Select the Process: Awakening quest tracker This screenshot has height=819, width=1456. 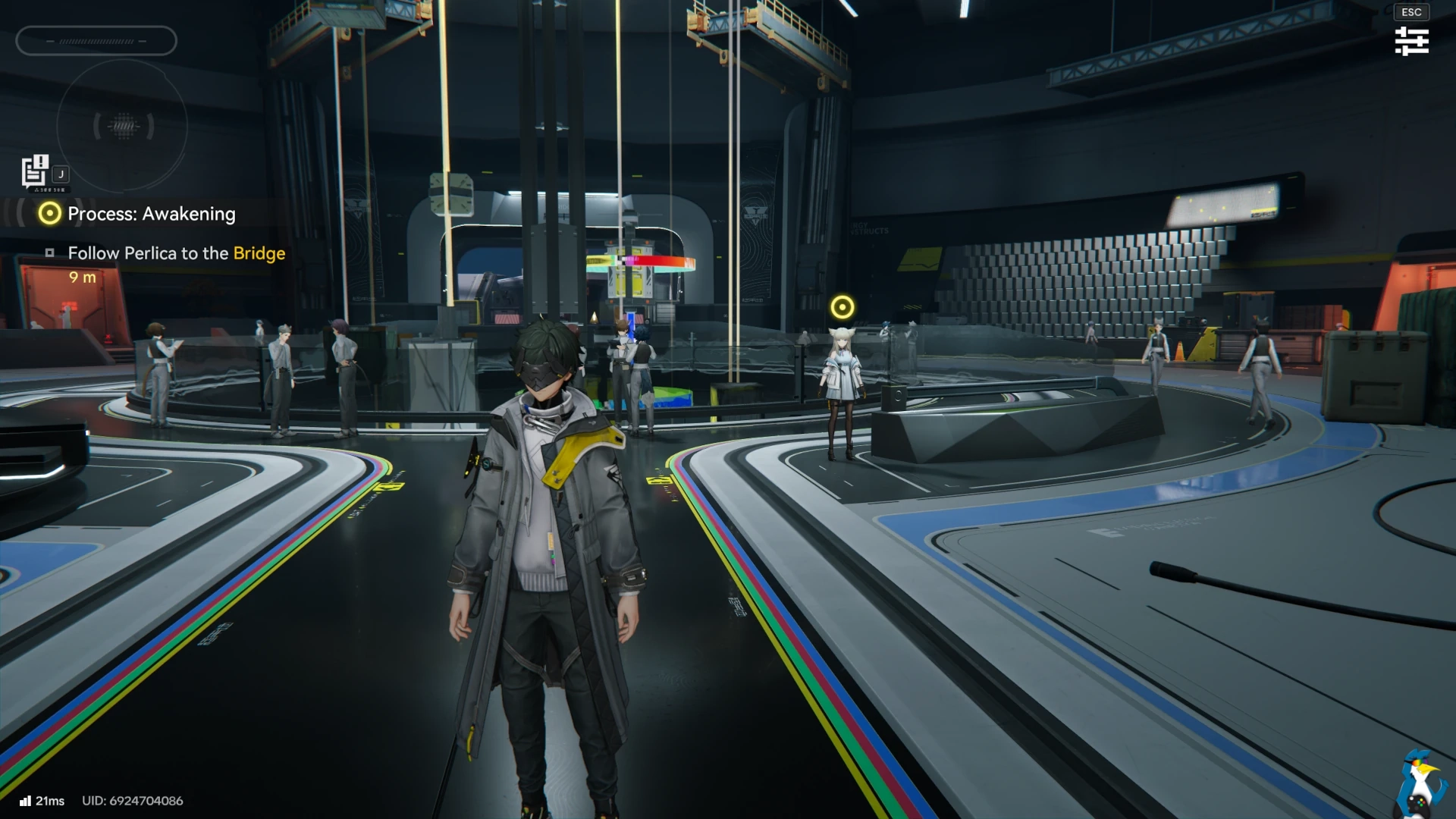(x=151, y=214)
